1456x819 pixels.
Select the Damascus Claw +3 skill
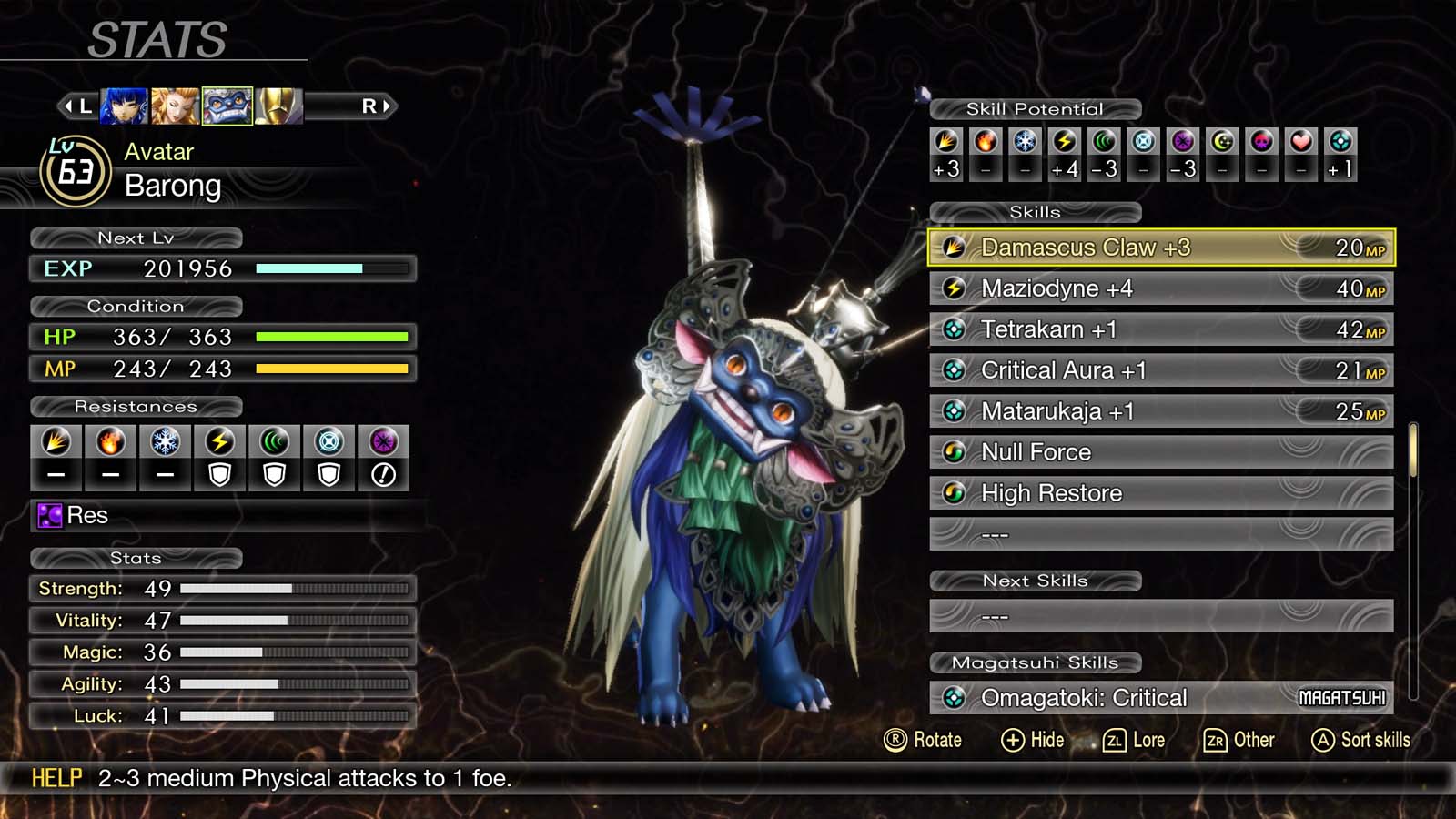pos(1160,248)
